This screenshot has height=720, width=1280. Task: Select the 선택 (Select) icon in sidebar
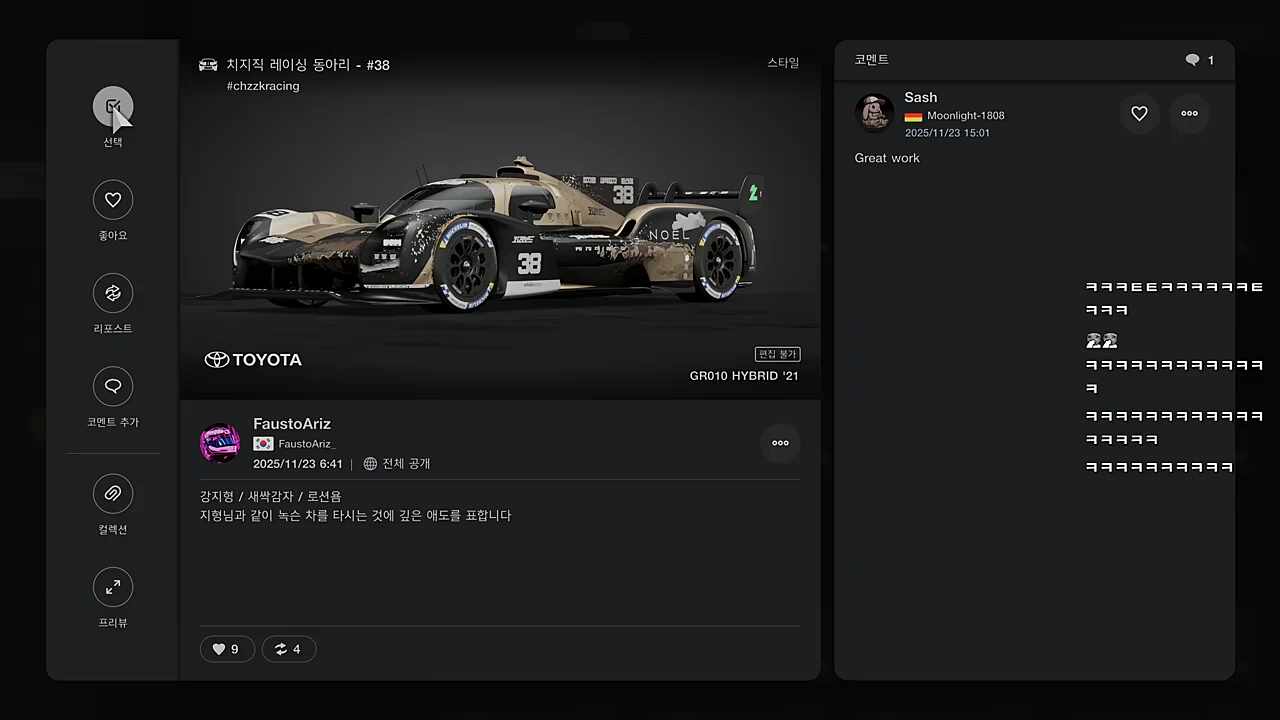(113, 107)
